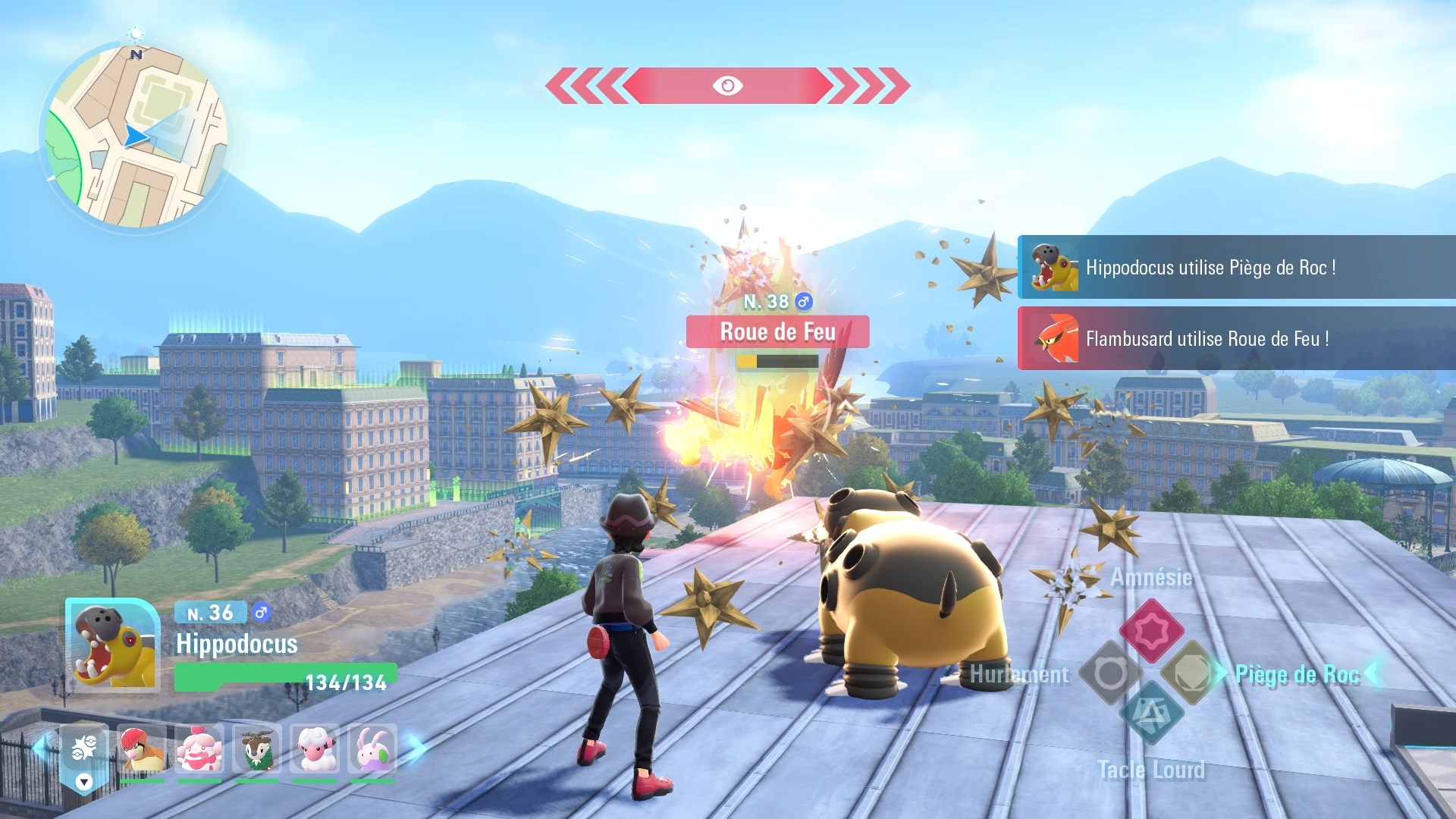Use the Hurlement move

(x=1110, y=673)
